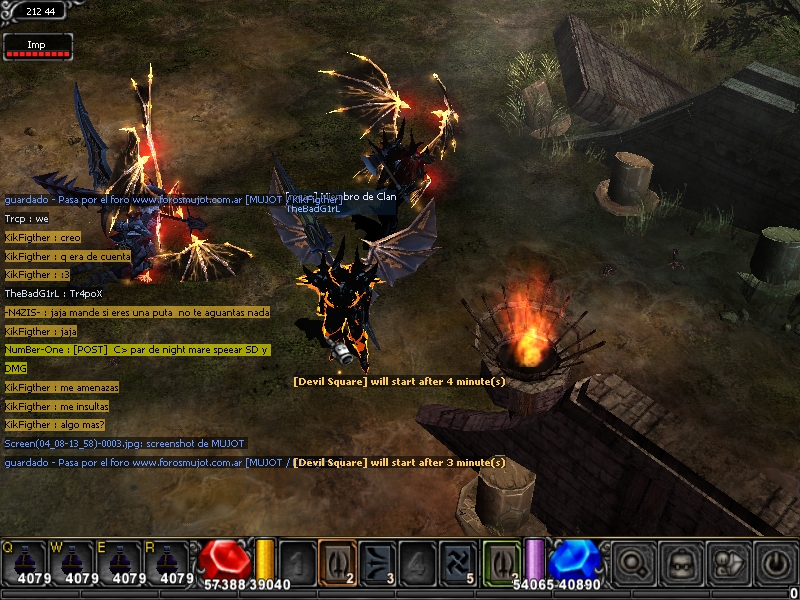Activate the pinwheel skill in slot 5

[x=457, y=561]
